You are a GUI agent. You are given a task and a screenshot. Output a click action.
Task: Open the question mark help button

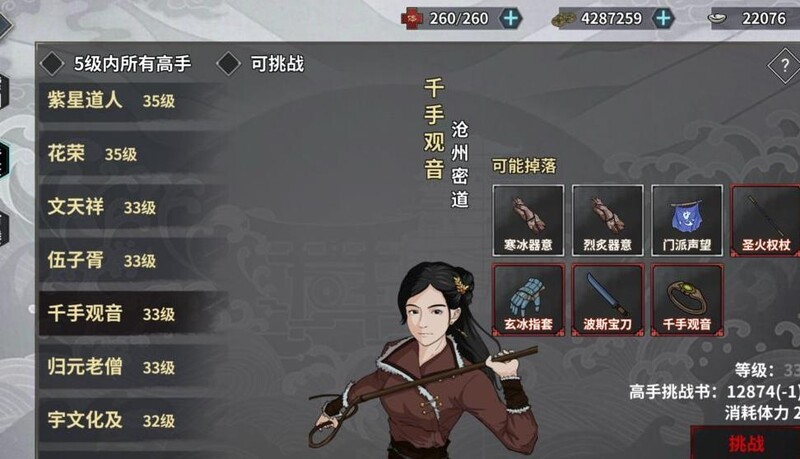783,66
